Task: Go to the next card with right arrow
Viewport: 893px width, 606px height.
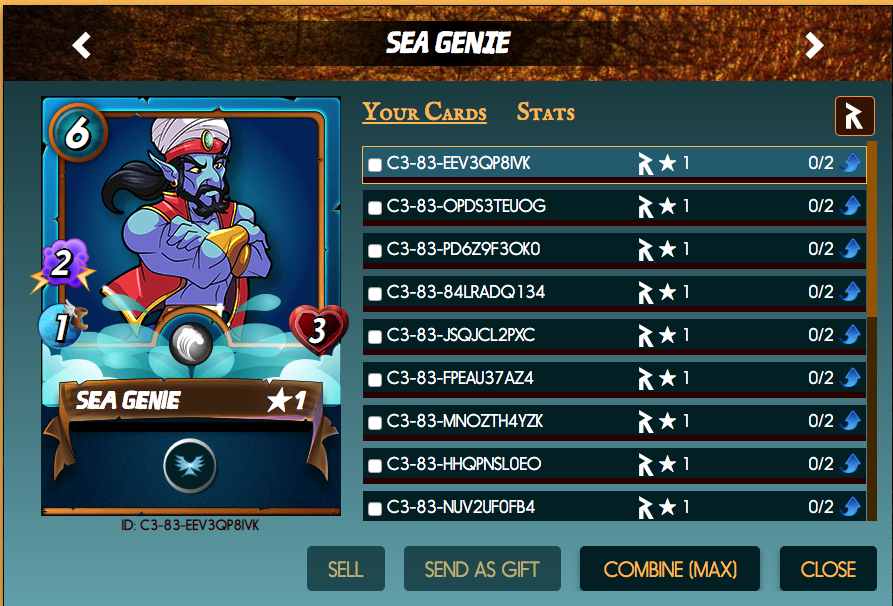Action: pos(814,45)
